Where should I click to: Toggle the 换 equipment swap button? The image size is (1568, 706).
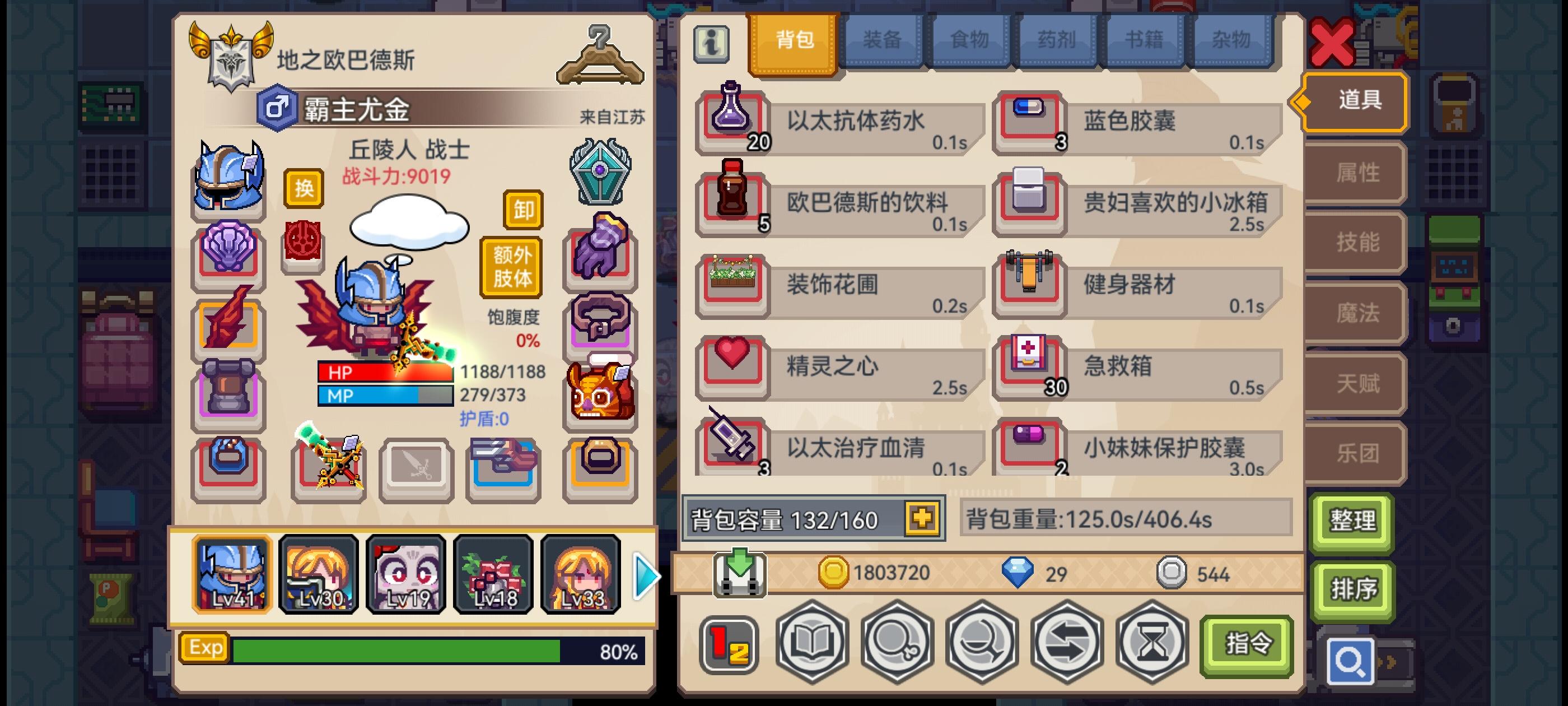click(x=305, y=189)
